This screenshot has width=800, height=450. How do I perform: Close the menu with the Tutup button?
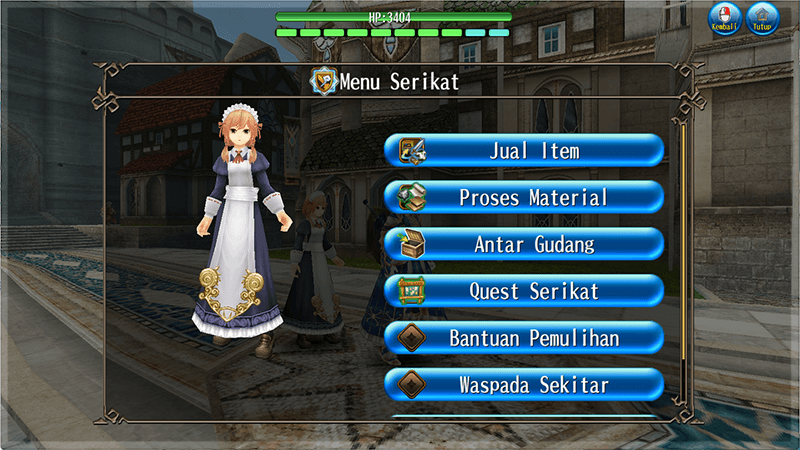764,18
